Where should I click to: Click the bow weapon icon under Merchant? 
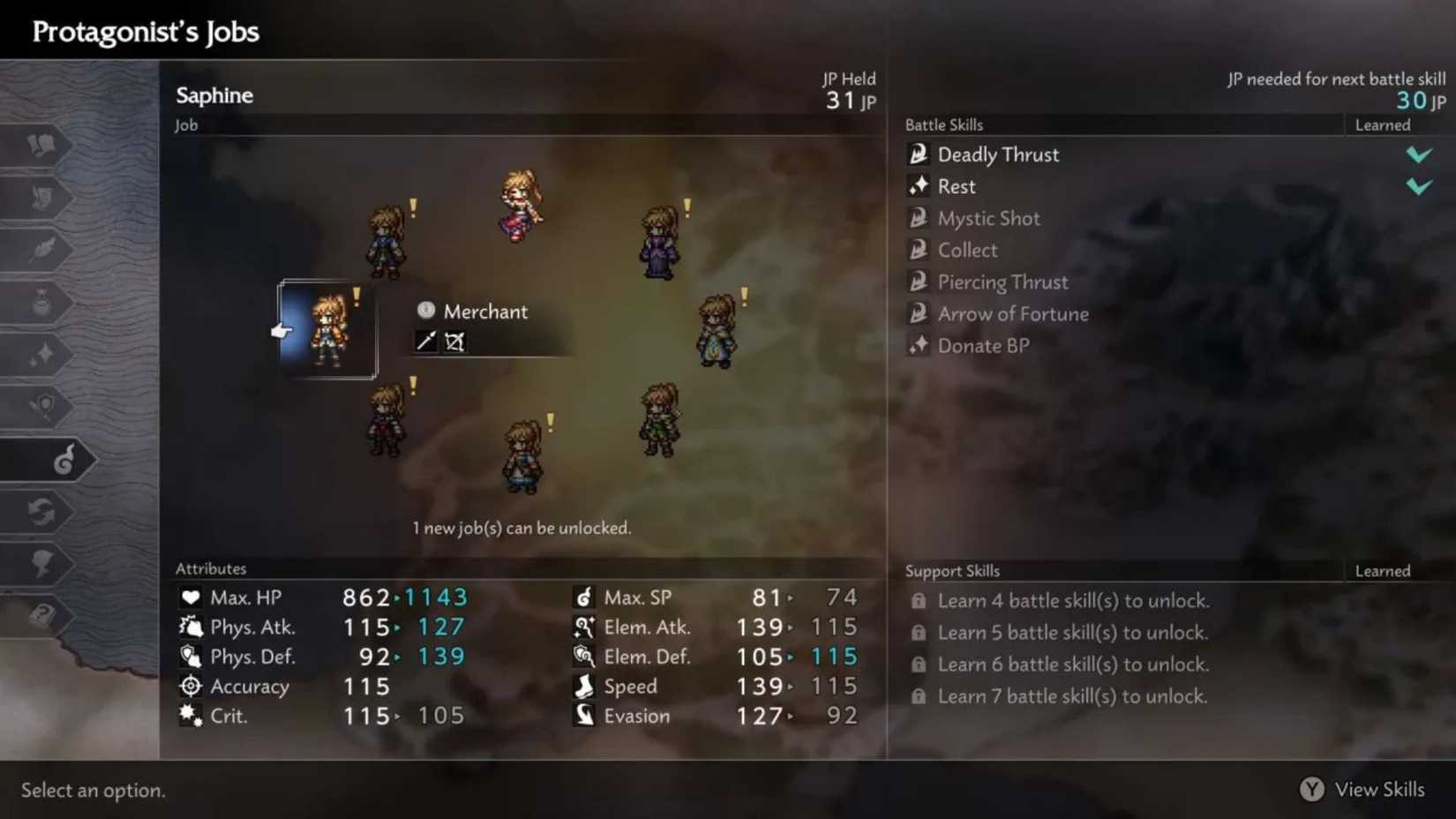[454, 342]
